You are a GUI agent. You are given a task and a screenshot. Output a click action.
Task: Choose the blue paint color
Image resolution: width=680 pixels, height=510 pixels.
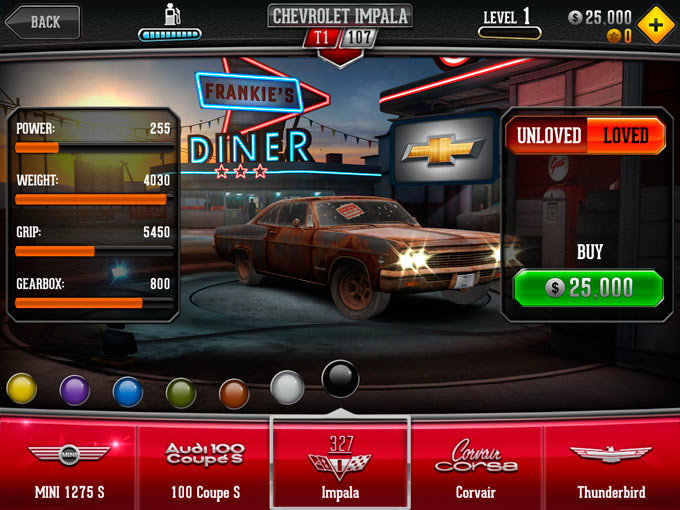(x=128, y=391)
